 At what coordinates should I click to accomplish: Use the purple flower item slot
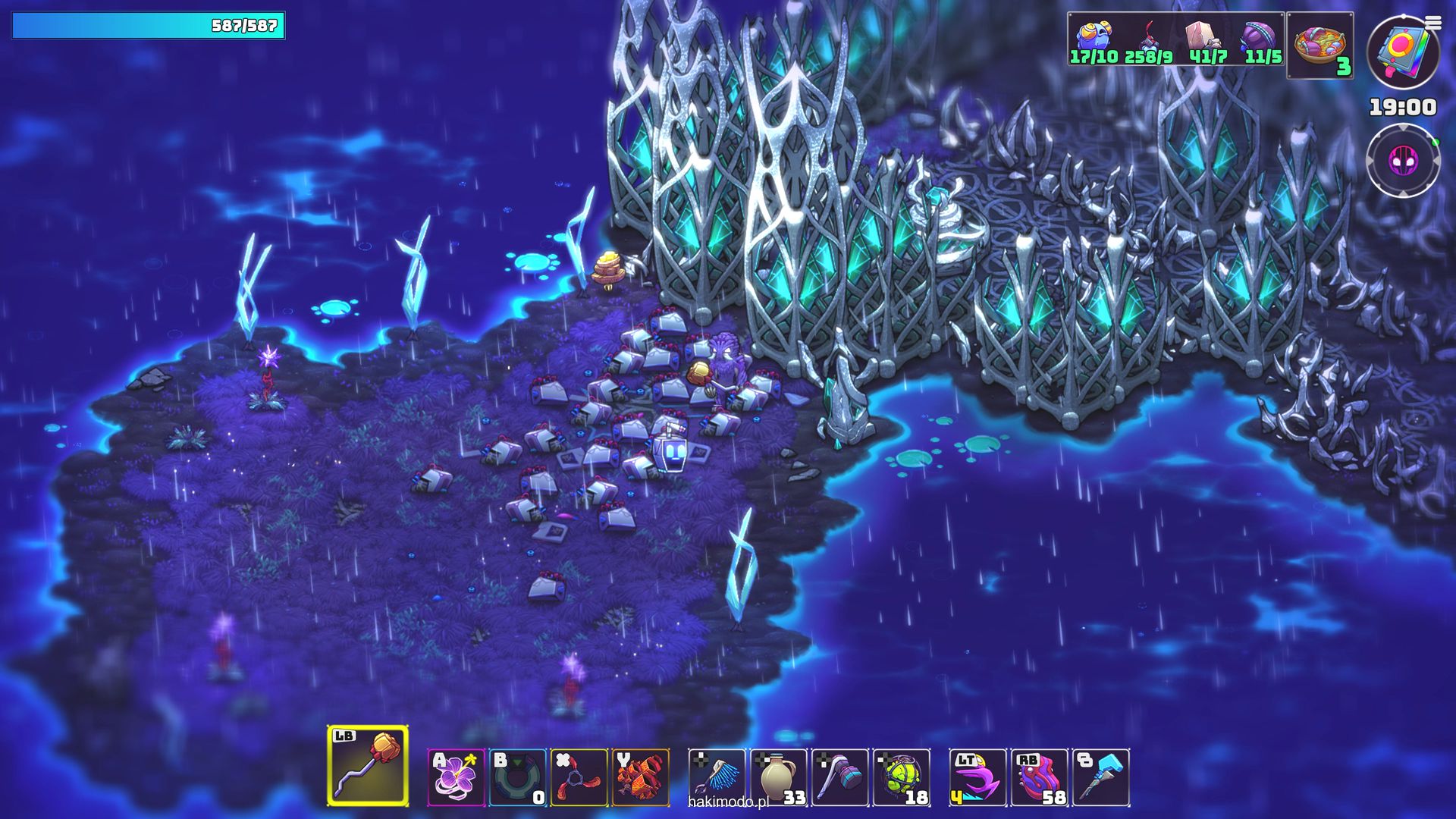pyautogui.click(x=456, y=777)
